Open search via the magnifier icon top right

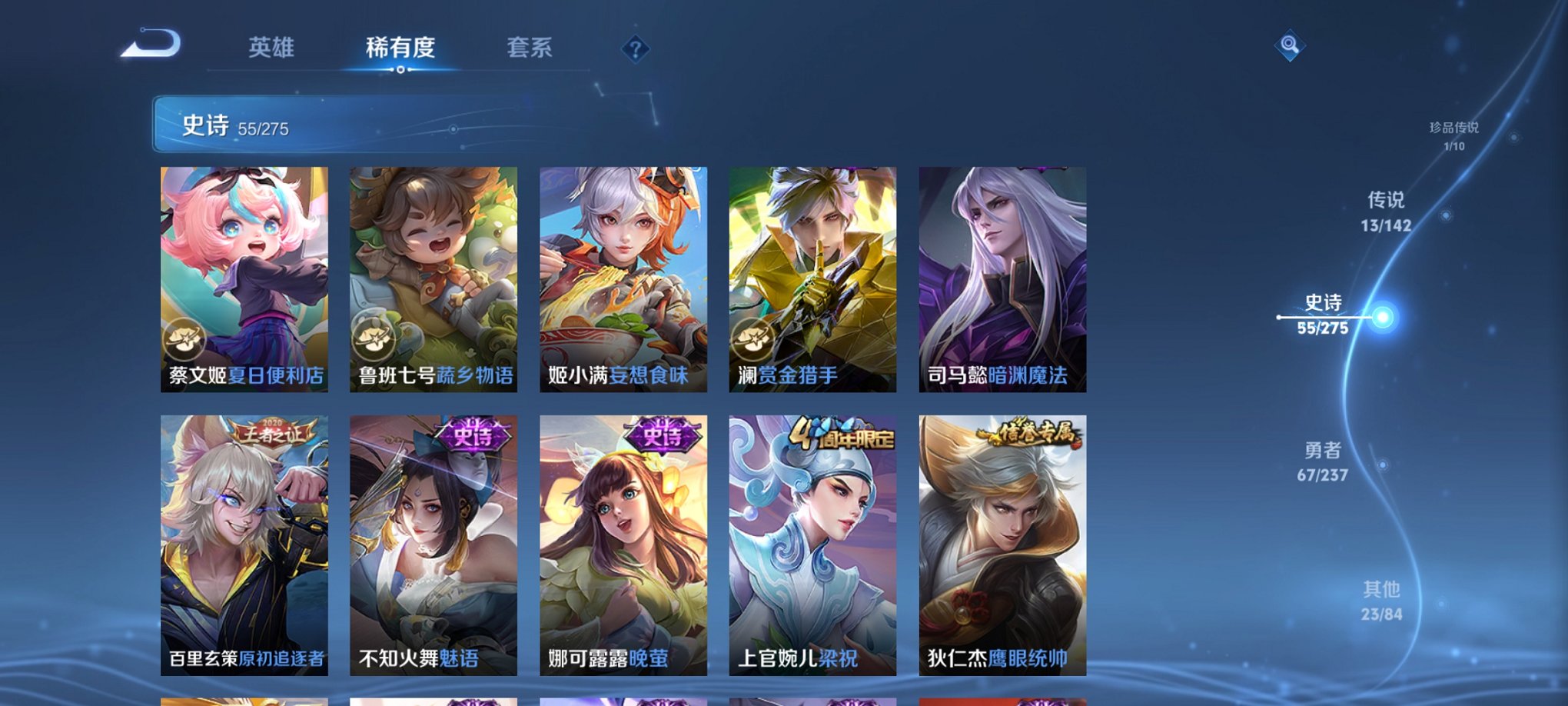pyautogui.click(x=1291, y=45)
